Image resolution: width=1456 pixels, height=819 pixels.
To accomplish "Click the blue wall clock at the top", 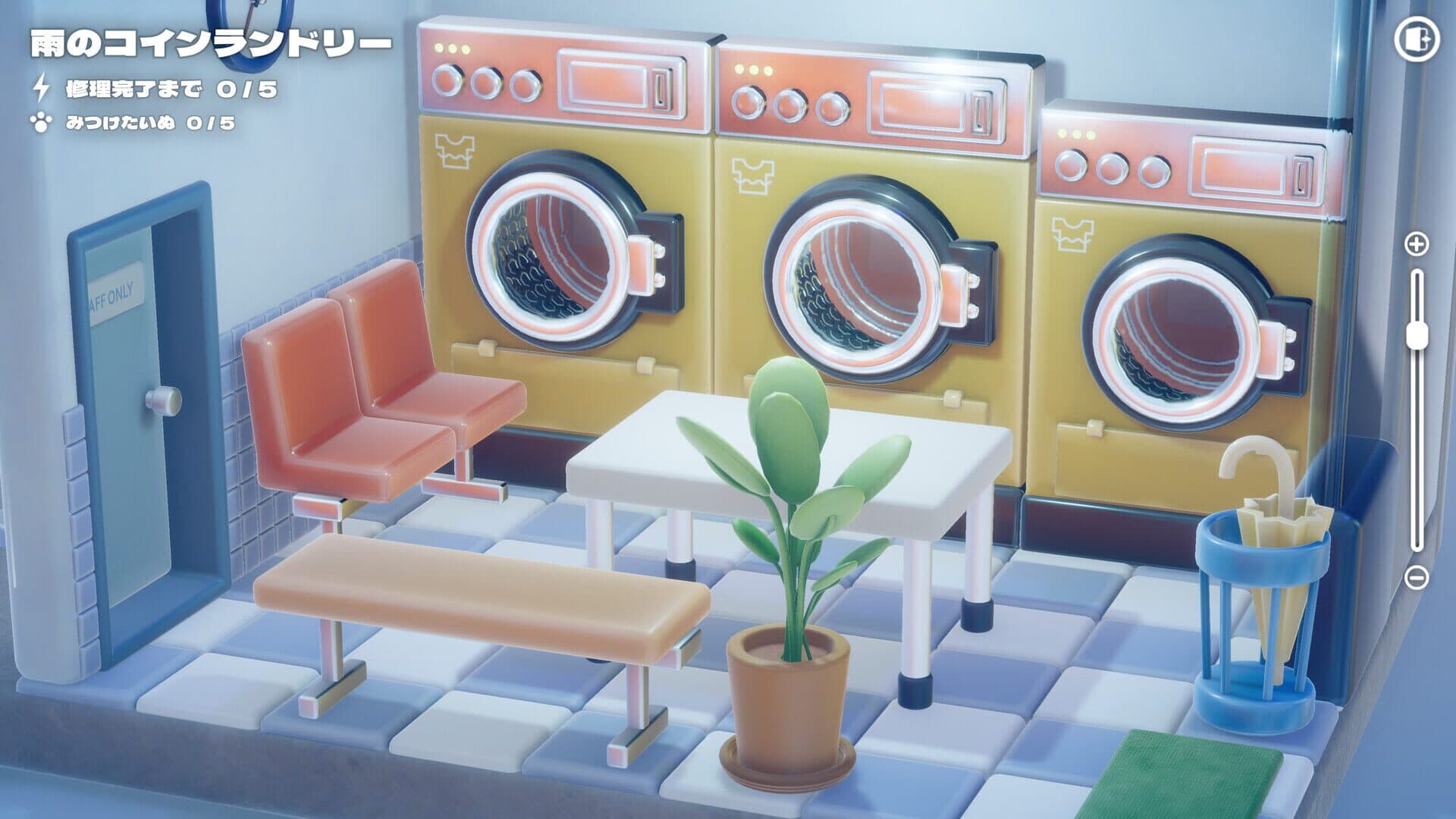I will coord(250,14).
